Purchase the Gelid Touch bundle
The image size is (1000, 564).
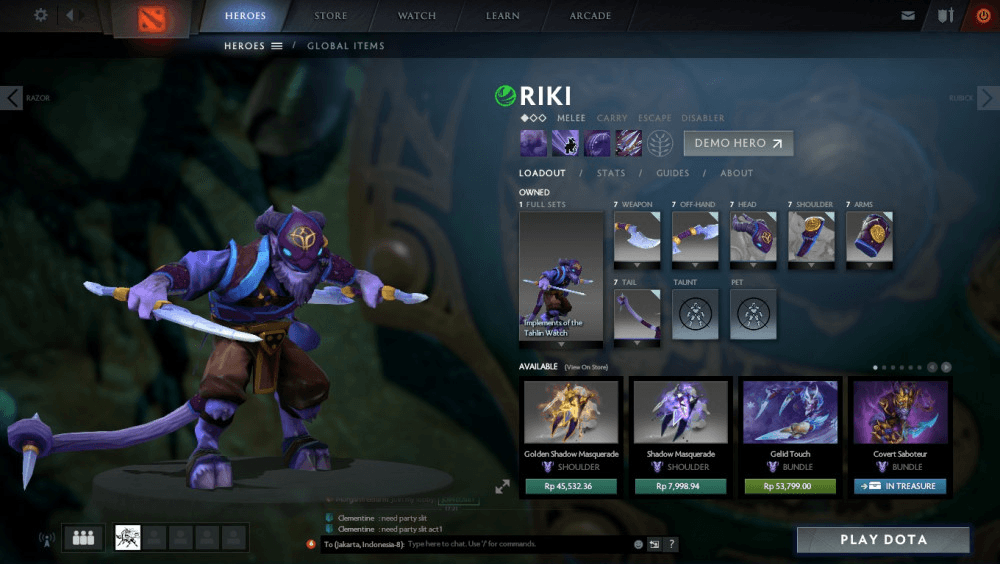(x=790, y=486)
